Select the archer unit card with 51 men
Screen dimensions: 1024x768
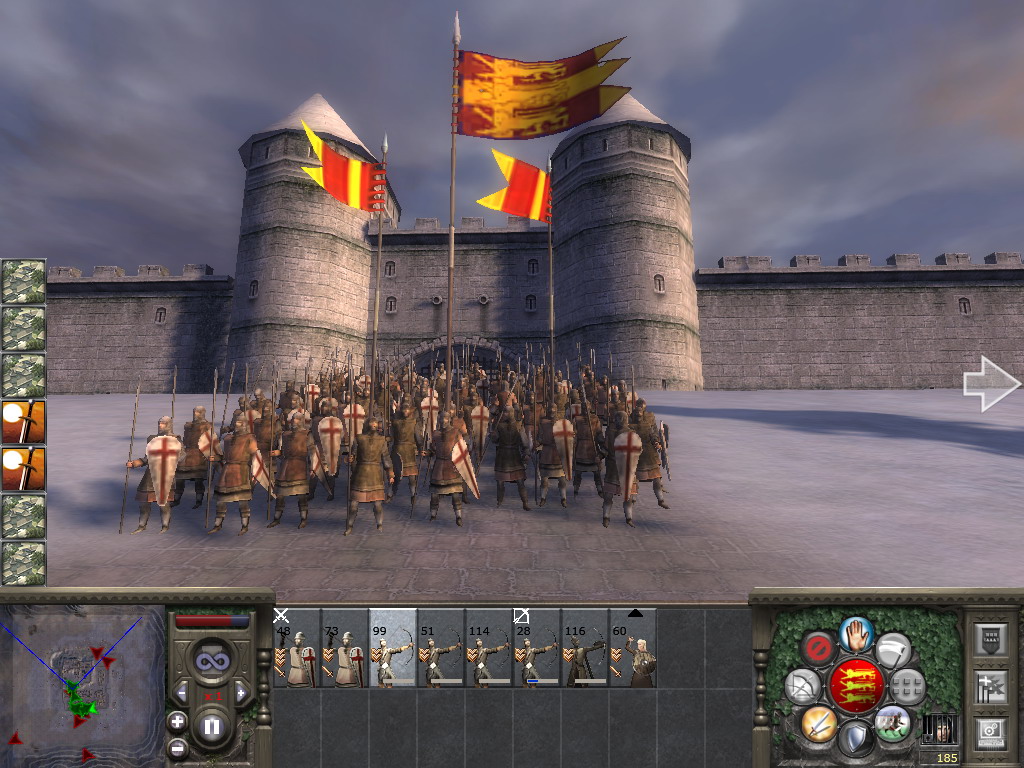(441, 649)
